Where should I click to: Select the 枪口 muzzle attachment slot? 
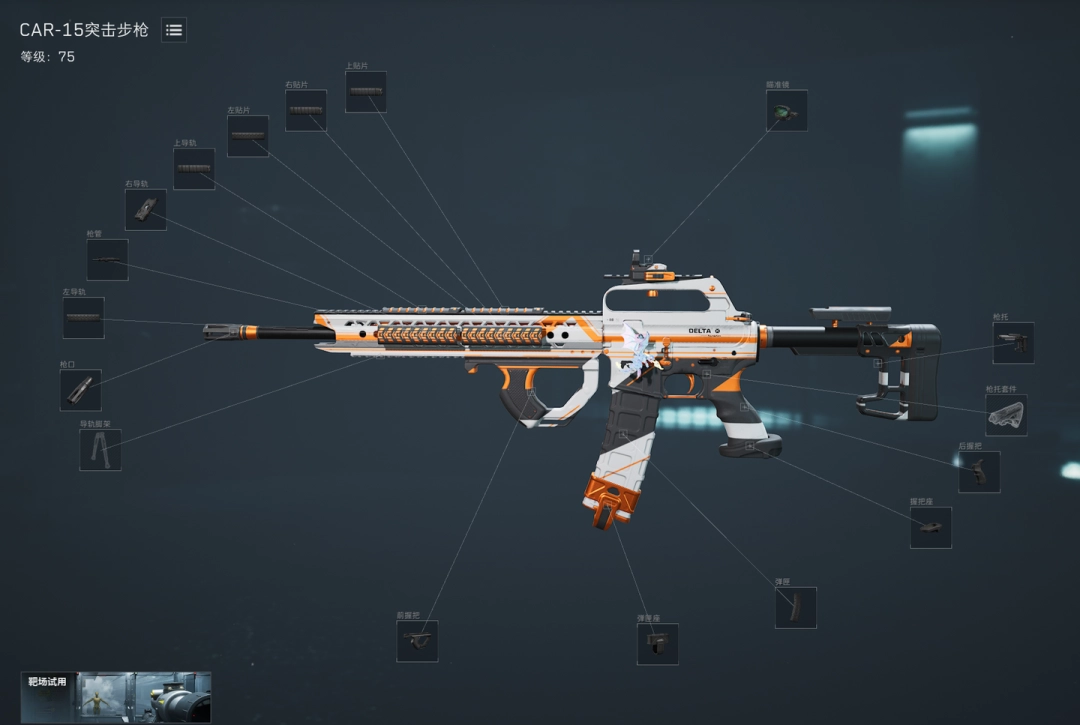[x=81, y=390]
